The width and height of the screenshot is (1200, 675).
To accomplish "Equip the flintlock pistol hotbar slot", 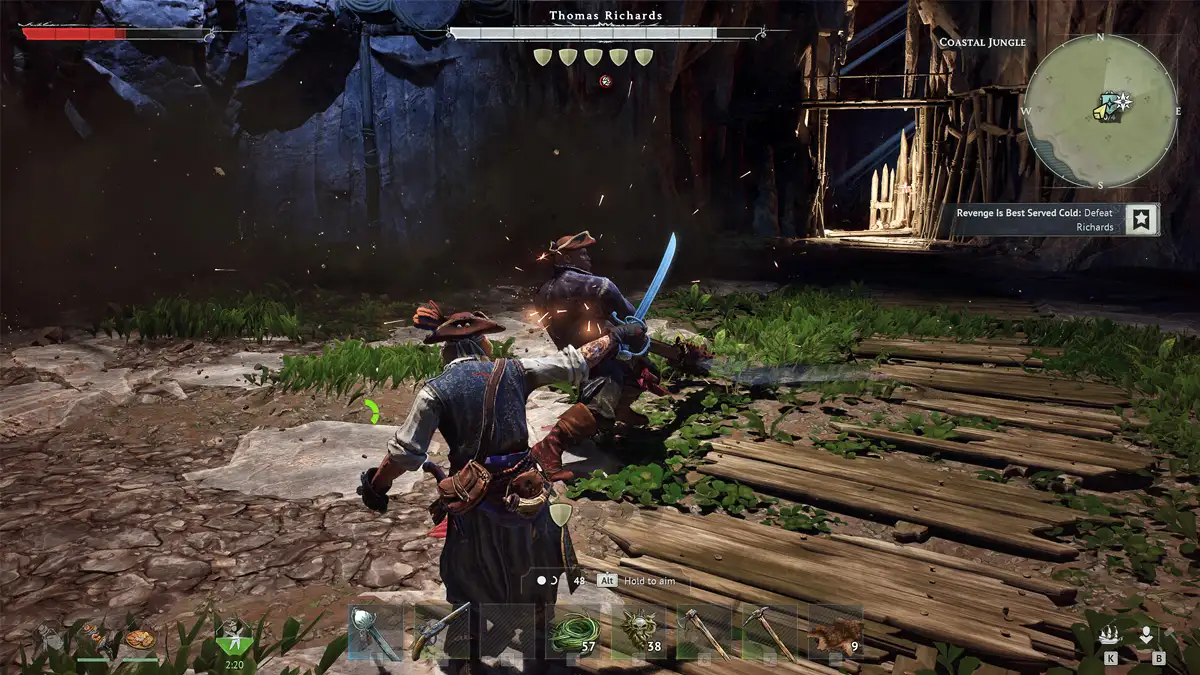I will [x=442, y=632].
